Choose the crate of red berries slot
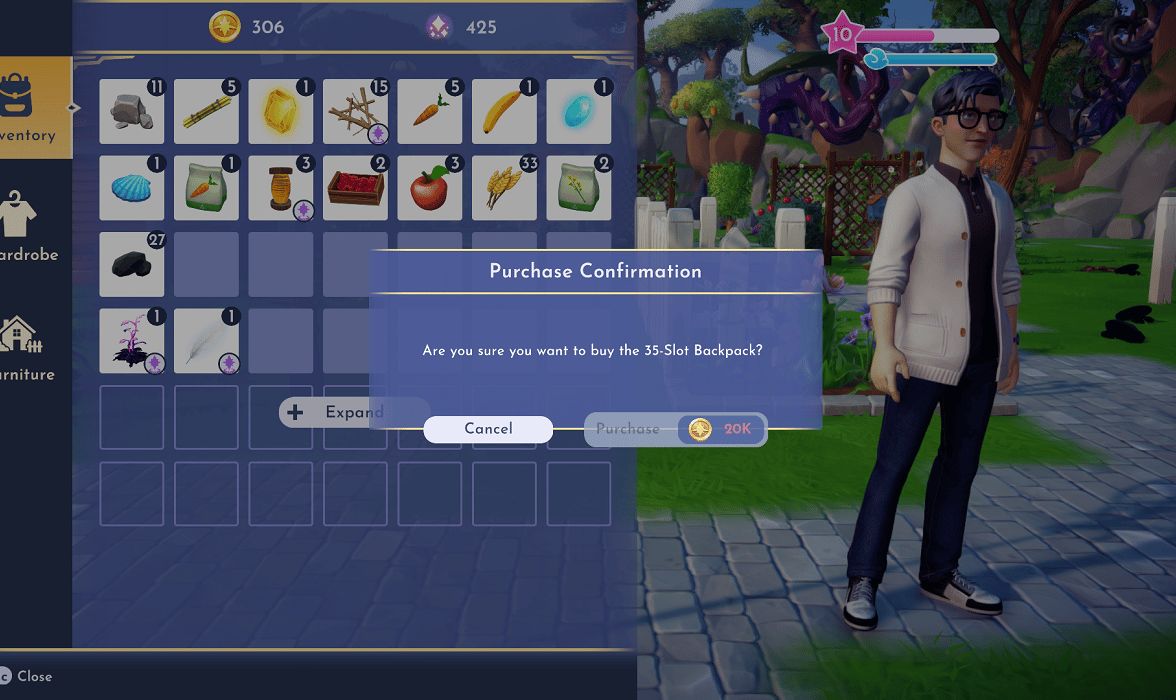The width and height of the screenshot is (1176, 700). pos(355,188)
